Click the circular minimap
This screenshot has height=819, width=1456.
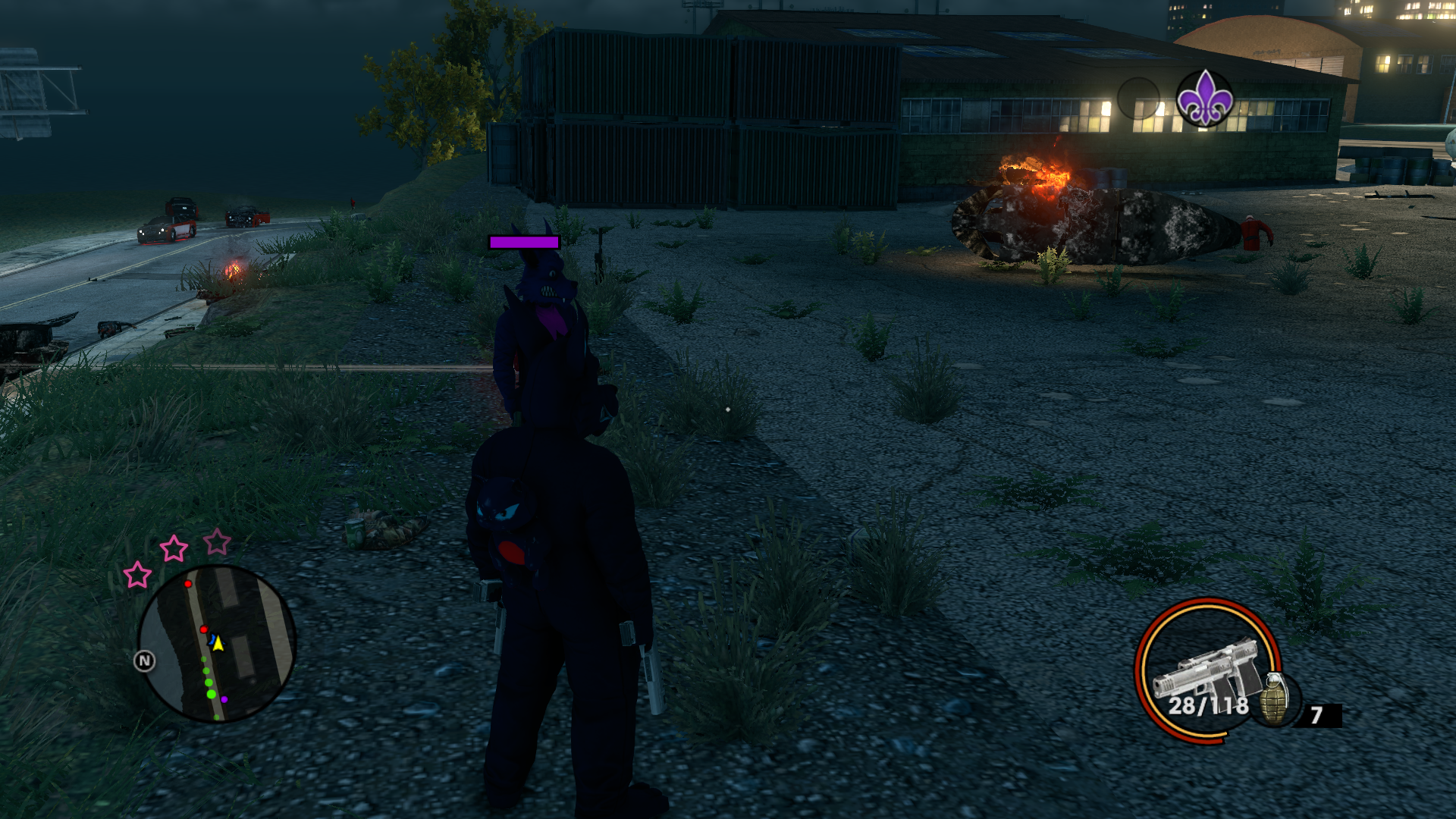point(216,644)
